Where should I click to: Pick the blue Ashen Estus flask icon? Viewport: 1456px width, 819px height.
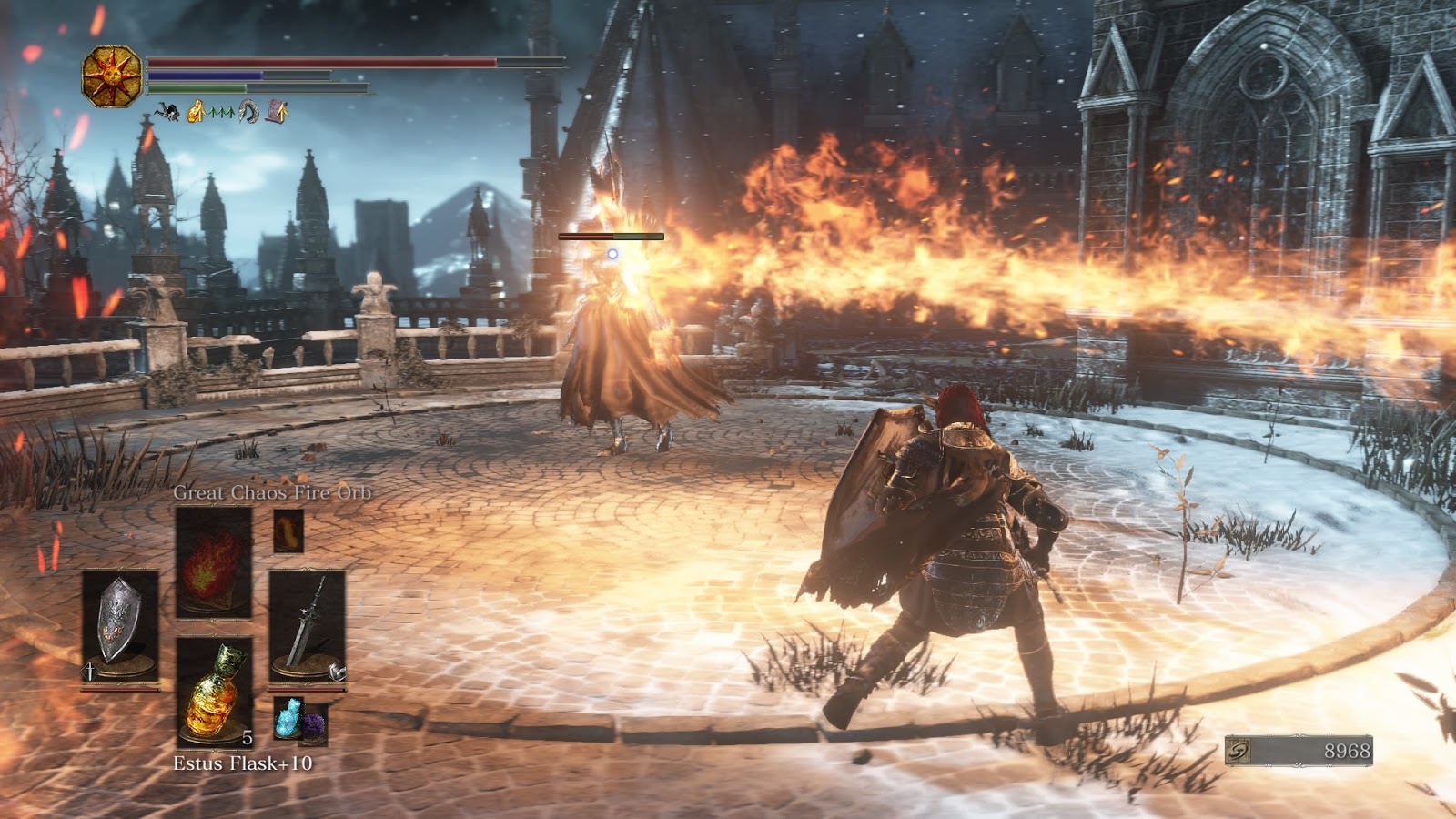288,718
